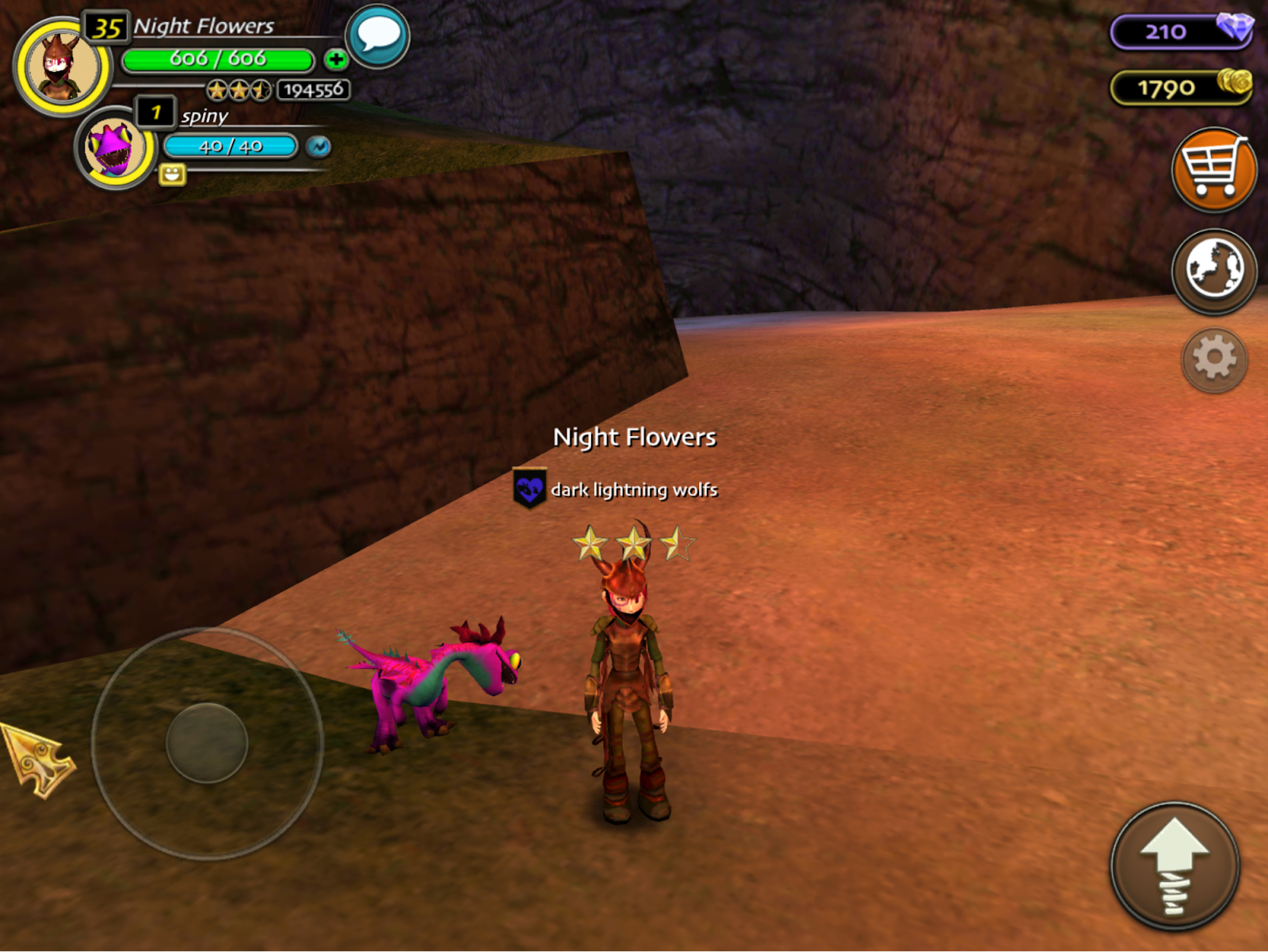Open the gear settings menu
This screenshot has height=952, width=1268.
pos(1213,359)
